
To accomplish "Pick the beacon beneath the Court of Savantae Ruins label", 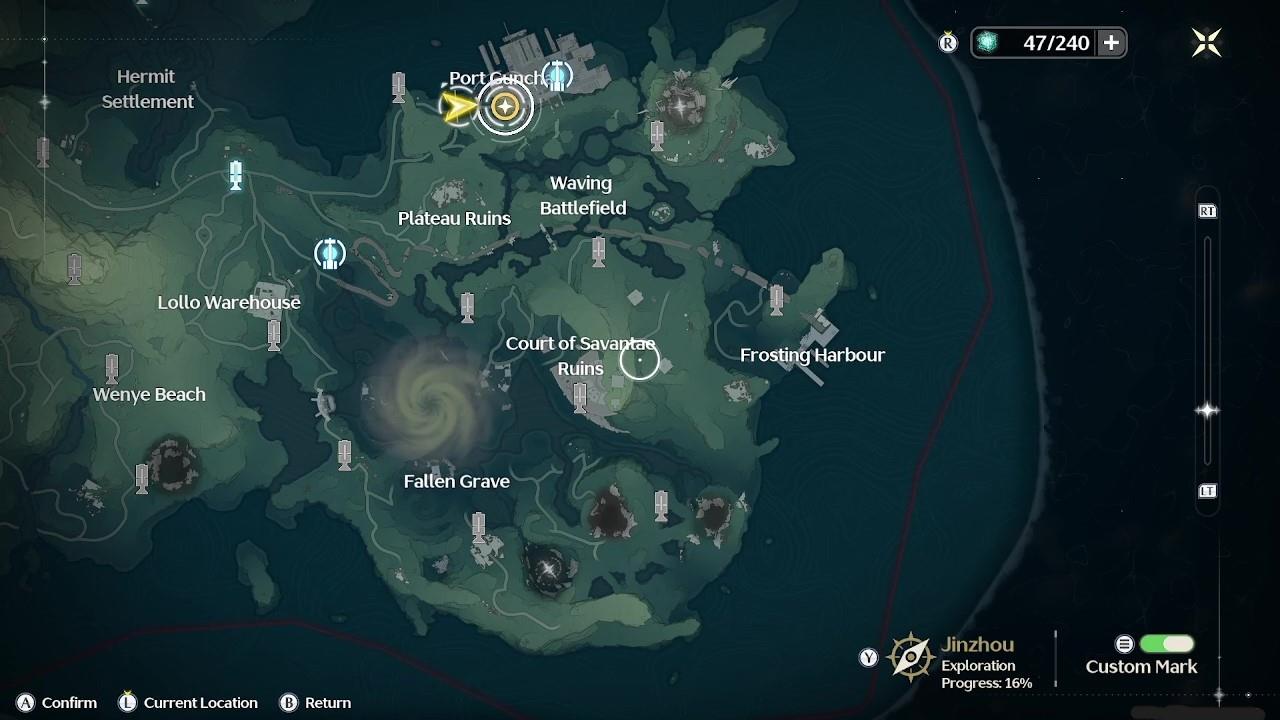I will pyautogui.click(x=580, y=398).
